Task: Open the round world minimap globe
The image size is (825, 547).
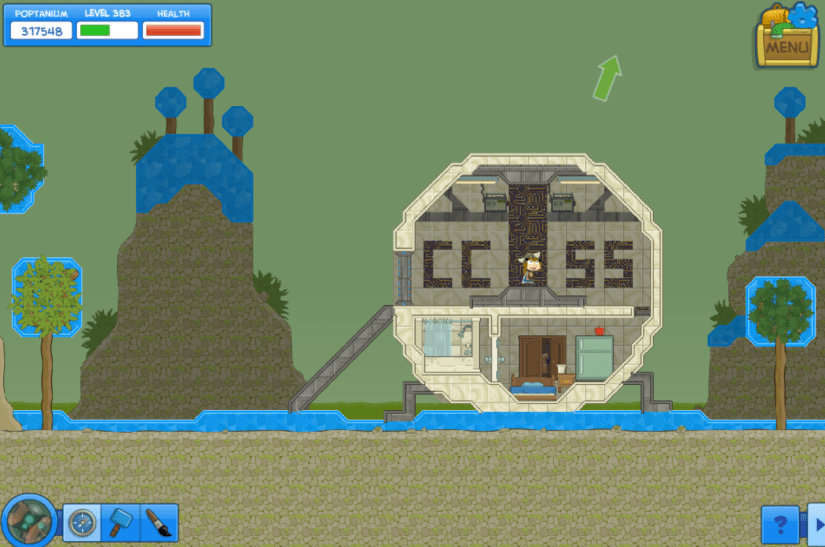Action: click(29, 520)
